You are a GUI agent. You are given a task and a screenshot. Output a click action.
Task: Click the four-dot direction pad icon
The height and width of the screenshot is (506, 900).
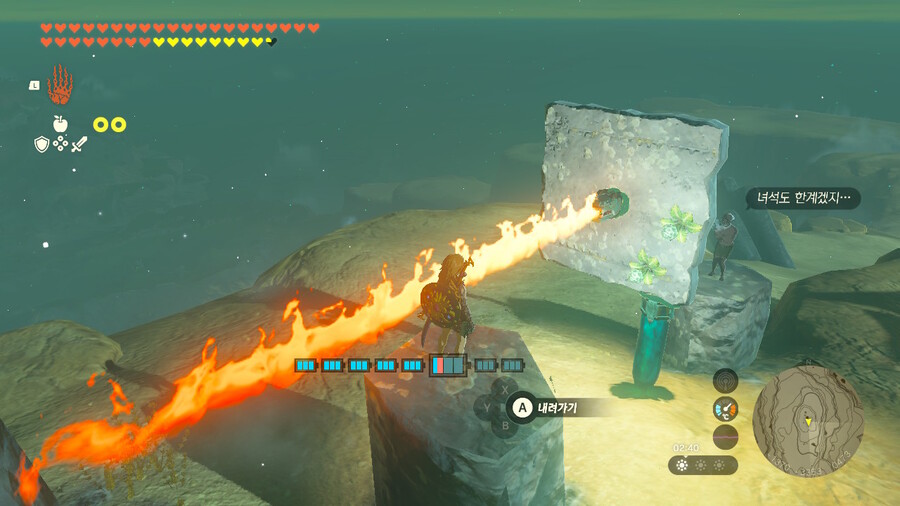pos(60,145)
